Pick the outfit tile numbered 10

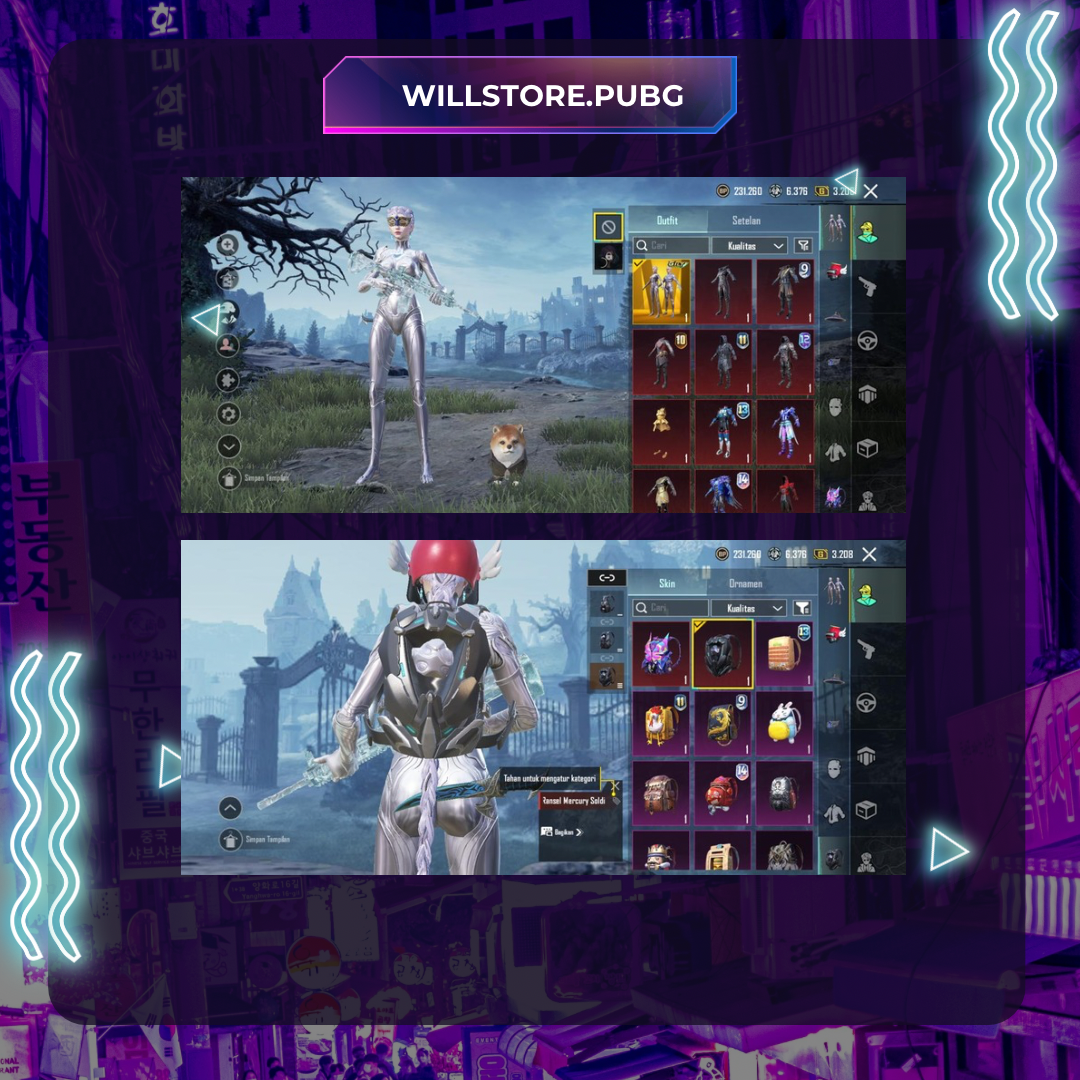tap(661, 361)
